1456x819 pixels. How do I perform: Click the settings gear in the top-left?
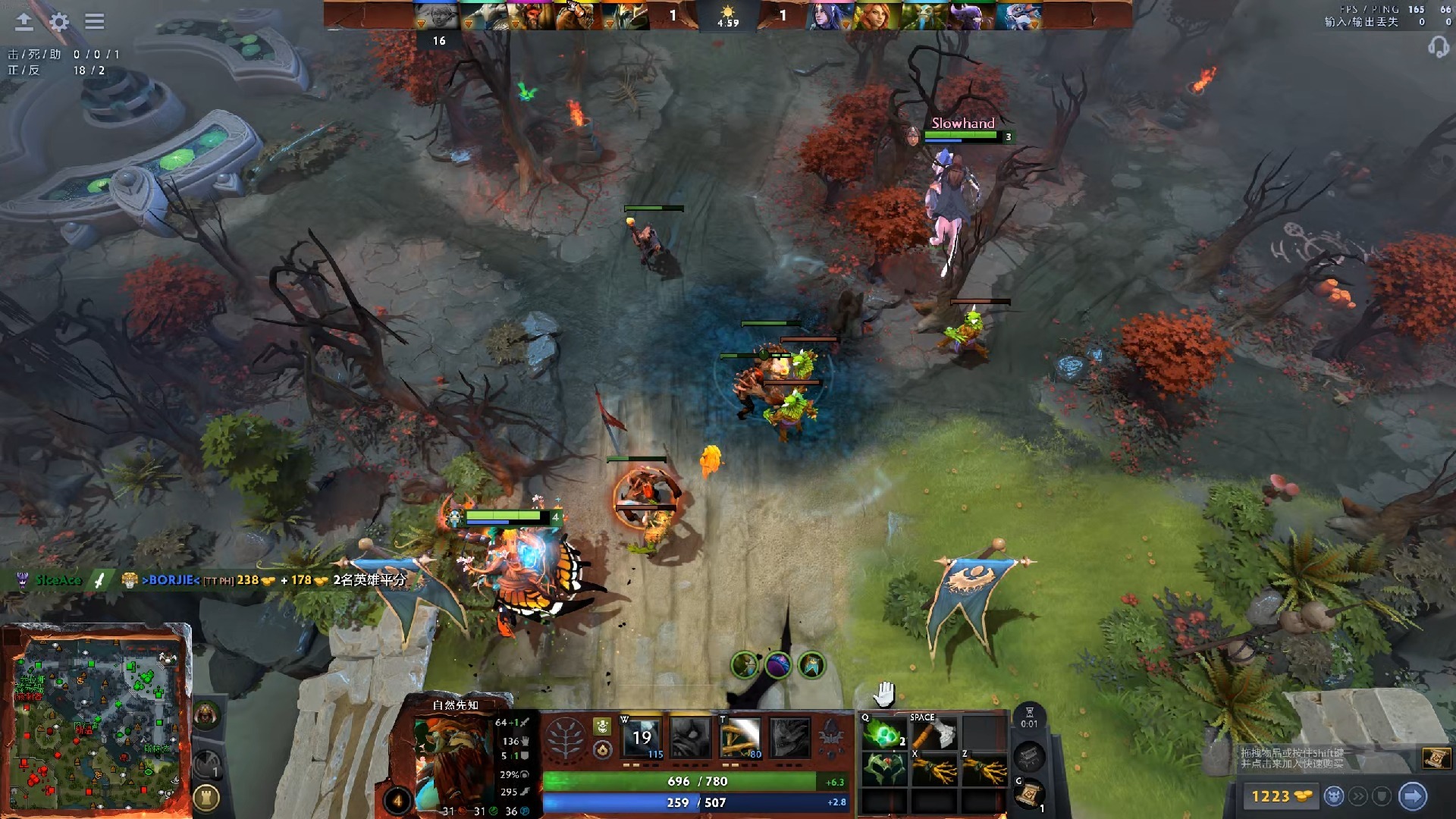[59, 22]
